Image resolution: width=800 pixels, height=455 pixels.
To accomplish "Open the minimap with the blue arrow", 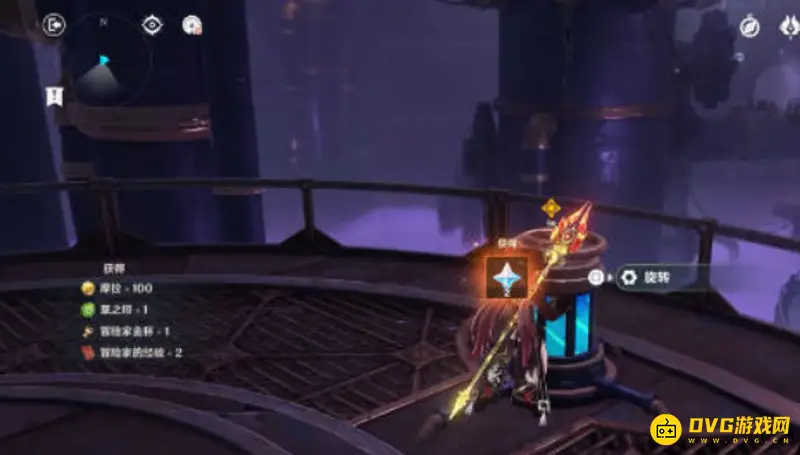I will pos(103,66).
